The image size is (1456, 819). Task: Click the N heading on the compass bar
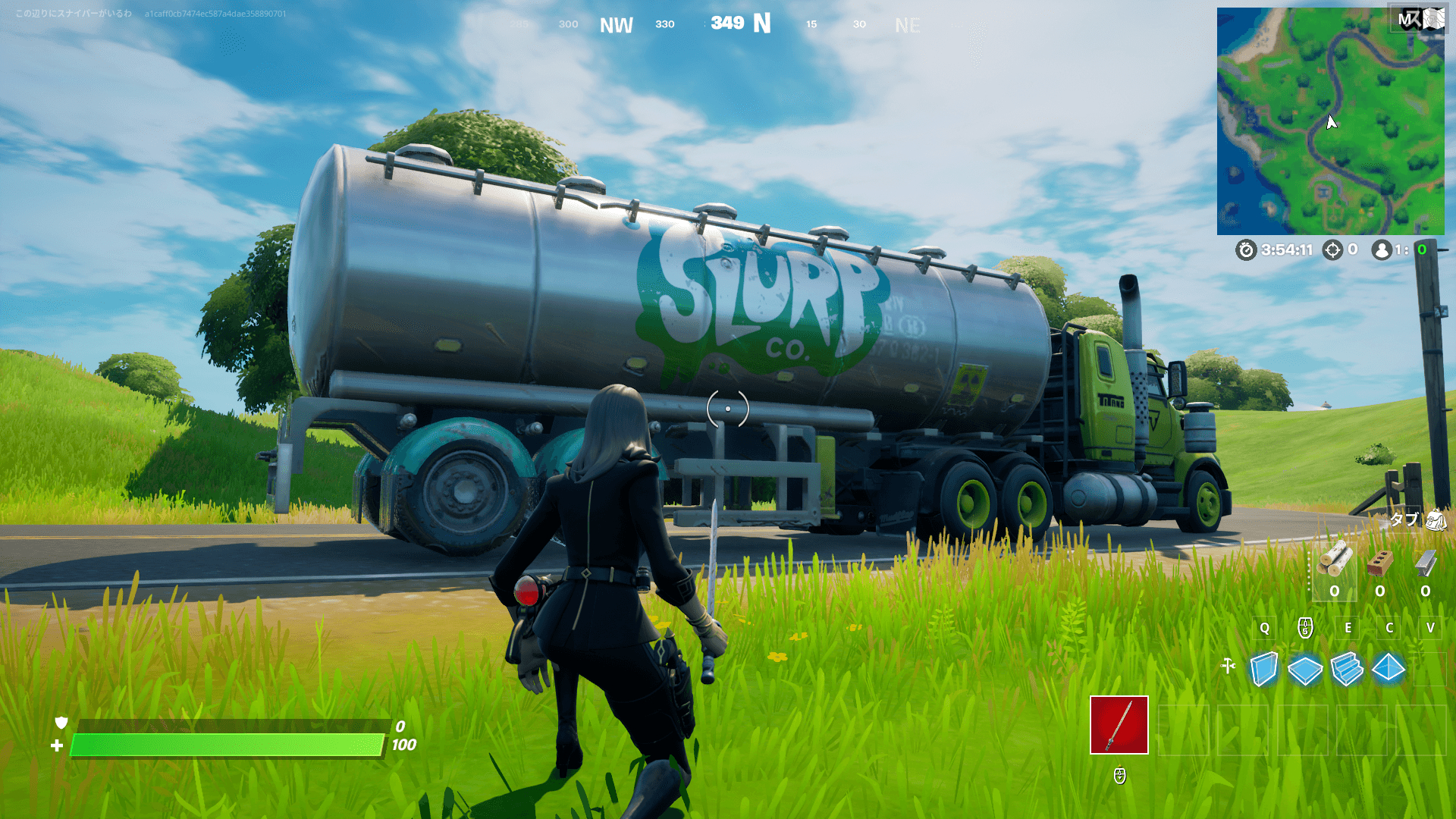(x=761, y=24)
